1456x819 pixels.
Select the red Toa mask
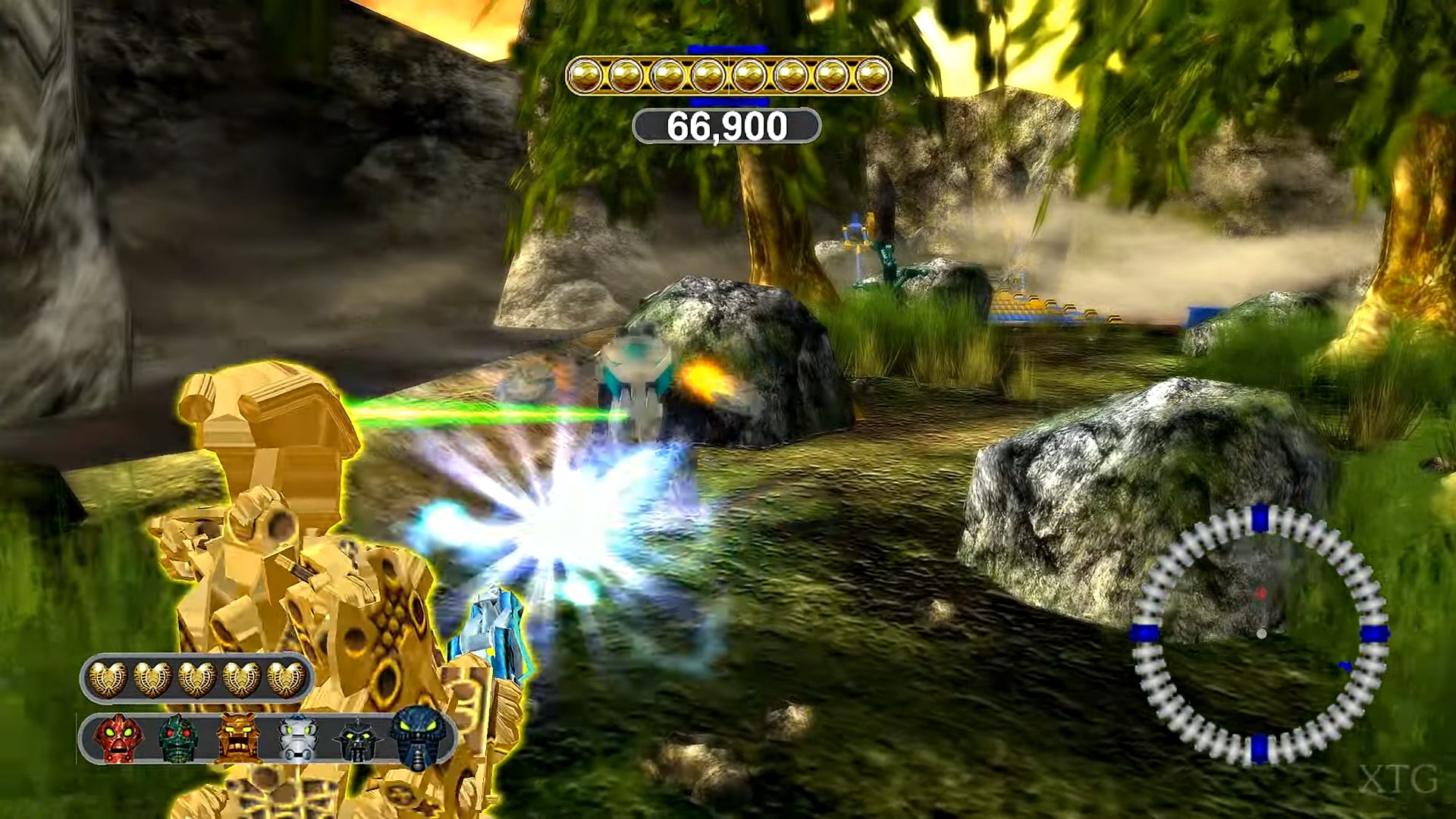coord(119,738)
